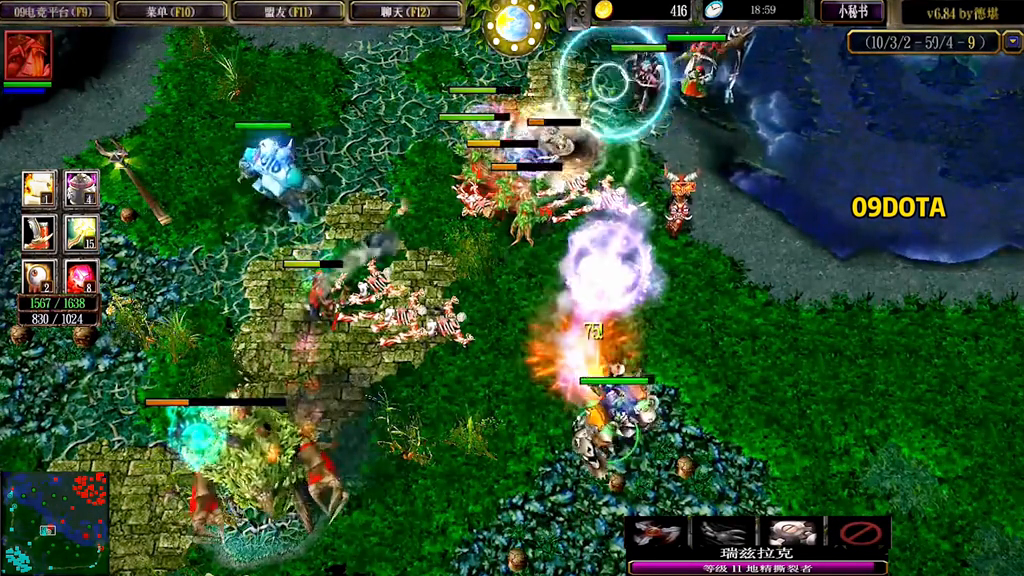The width and height of the screenshot is (1024, 576).
Task: Activate the red spinning blade ability
Action: tap(657, 533)
